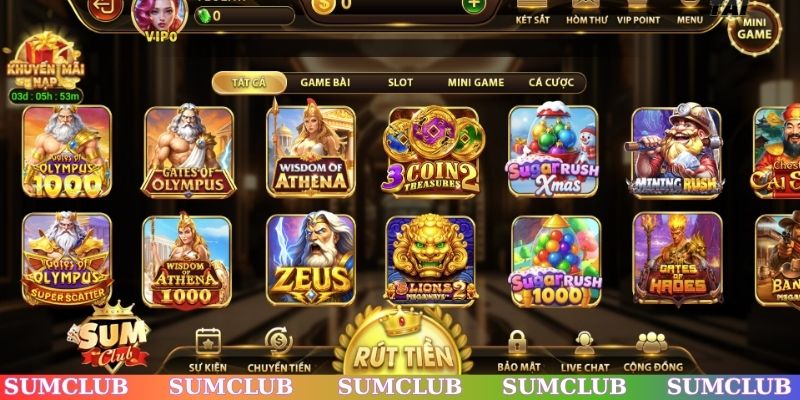Image resolution: width=800 pixels, height=400 pixels.
Task: Show the Tất Cả games tab
Action: 250,83
